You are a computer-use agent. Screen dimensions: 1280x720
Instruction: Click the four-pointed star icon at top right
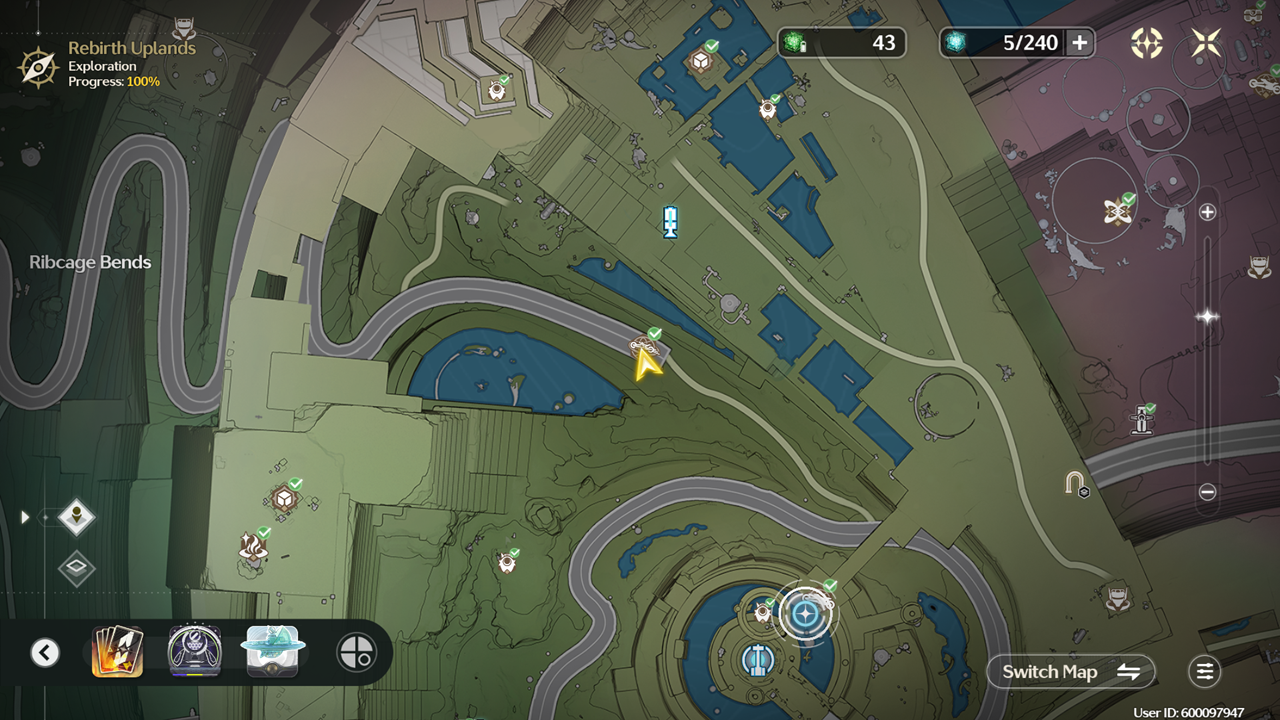pos(1207,42)
